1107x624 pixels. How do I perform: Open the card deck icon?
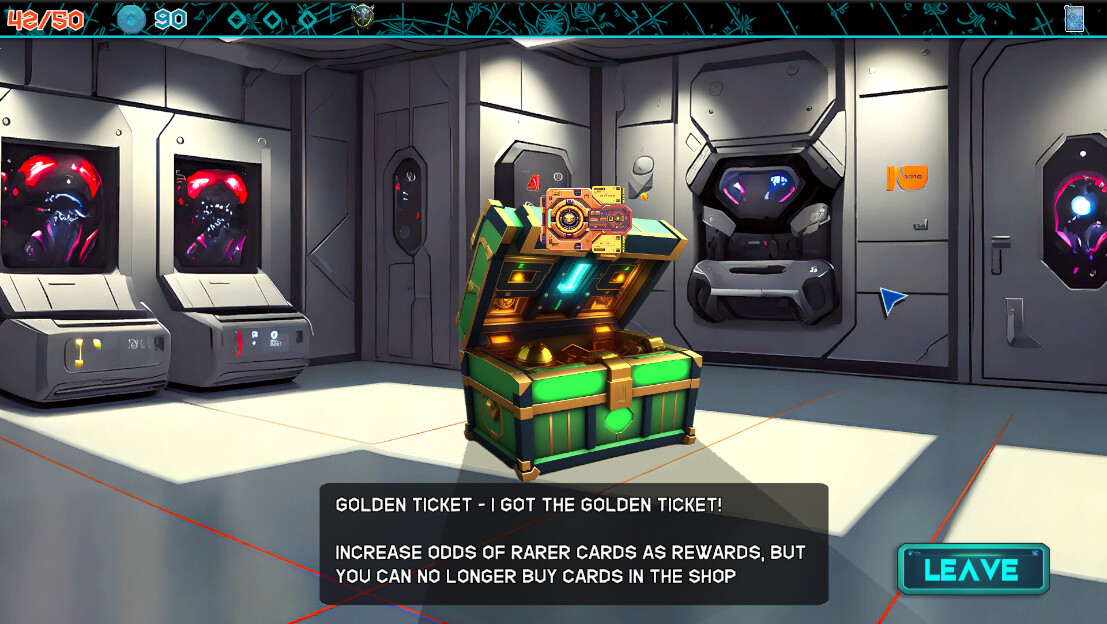(x=1074, y=18)
